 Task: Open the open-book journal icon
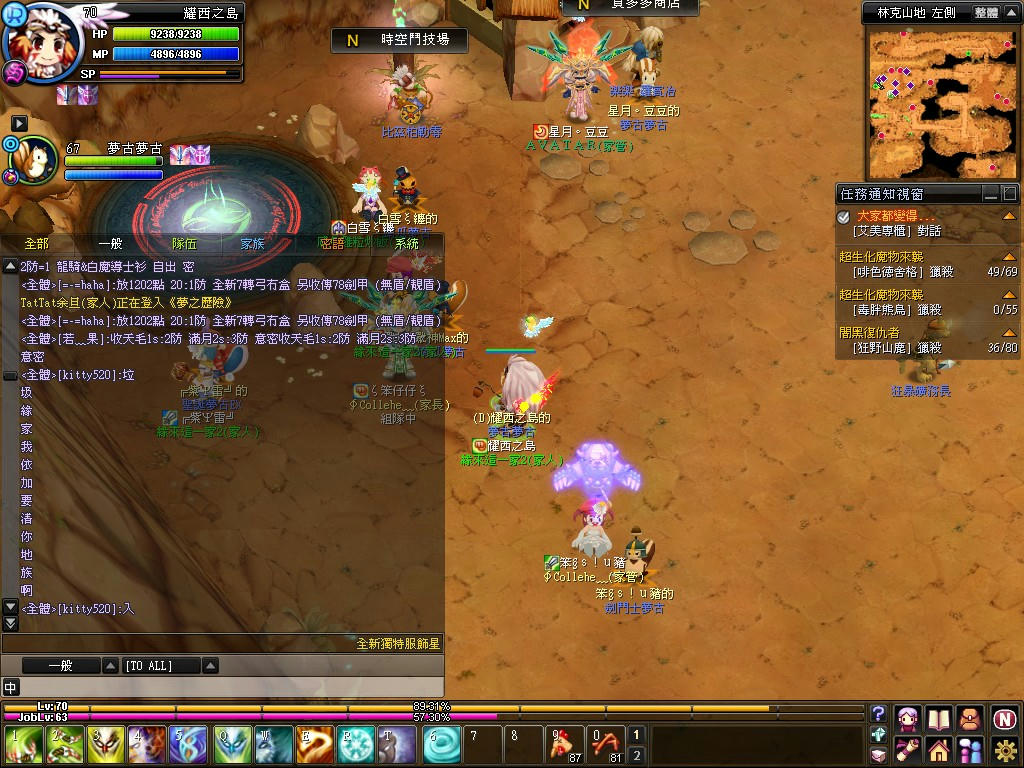938,718
